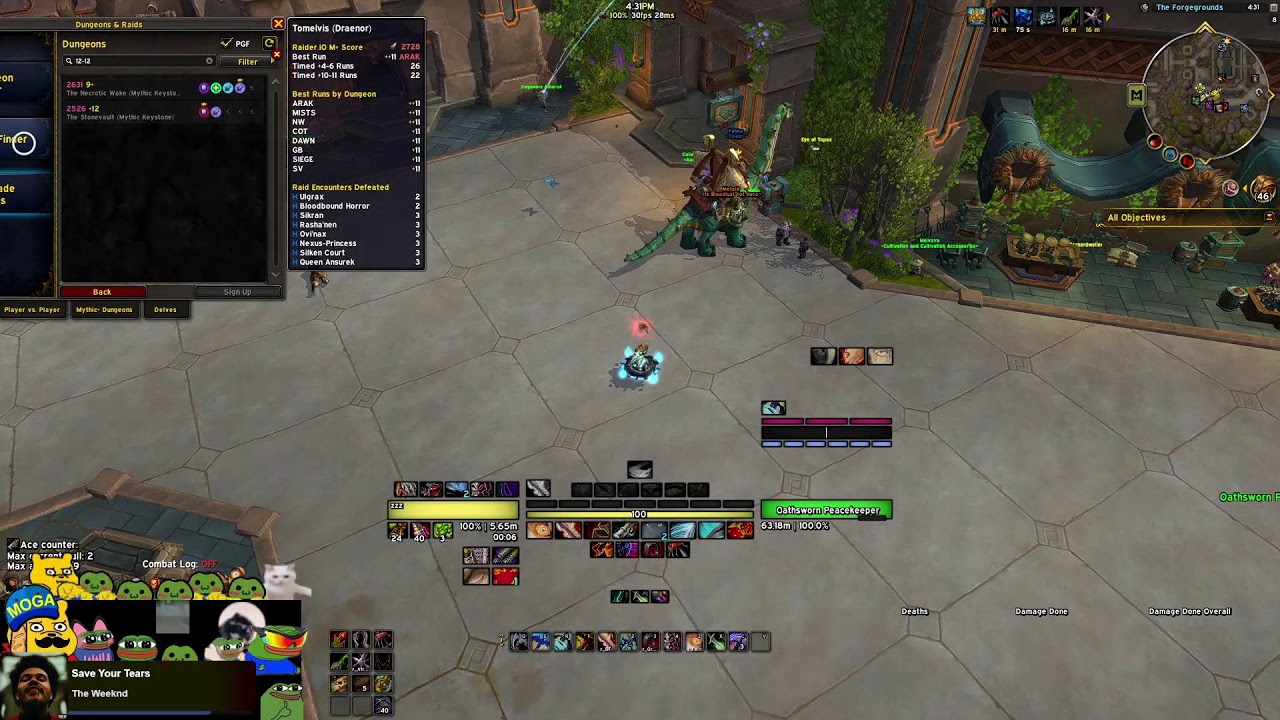This screenshot has width=1280, height=720.
Task: Clear the dungeon search text
Action: pos(209,61)
